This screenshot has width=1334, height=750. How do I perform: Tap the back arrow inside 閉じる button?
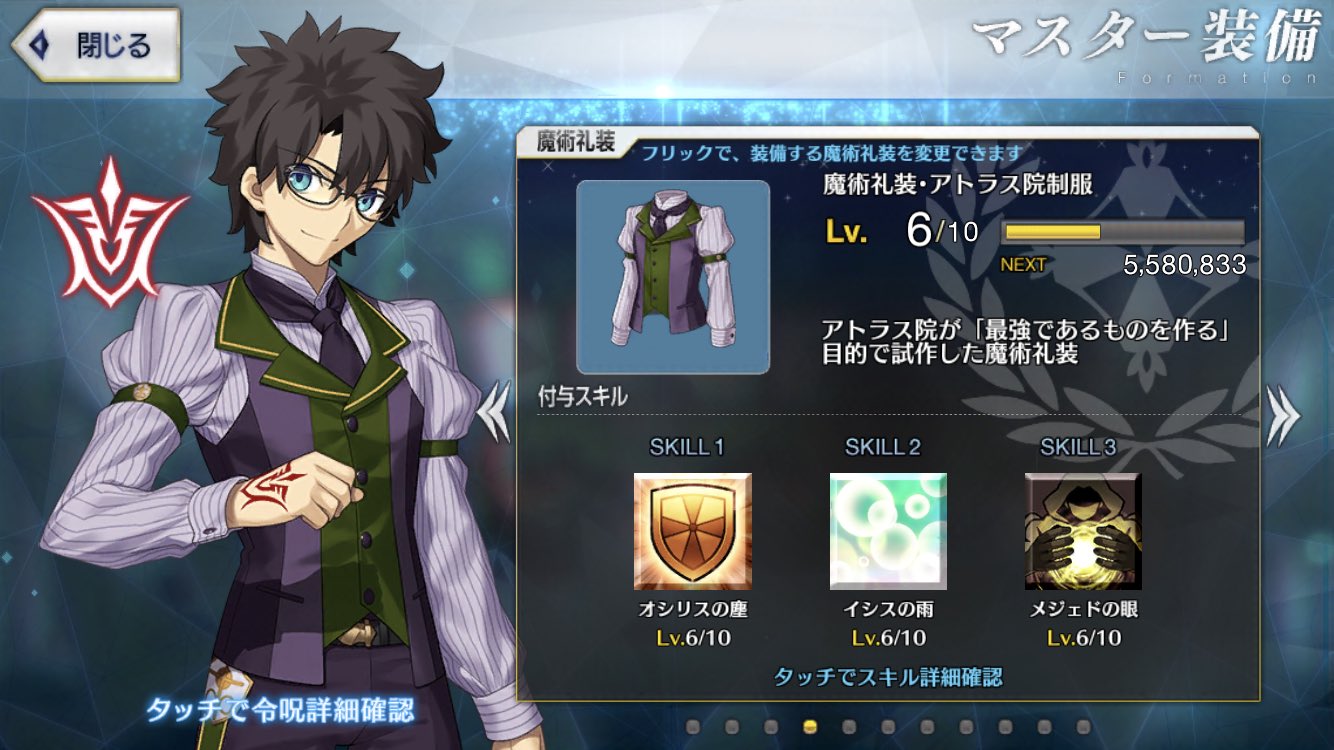click(40, 44)
